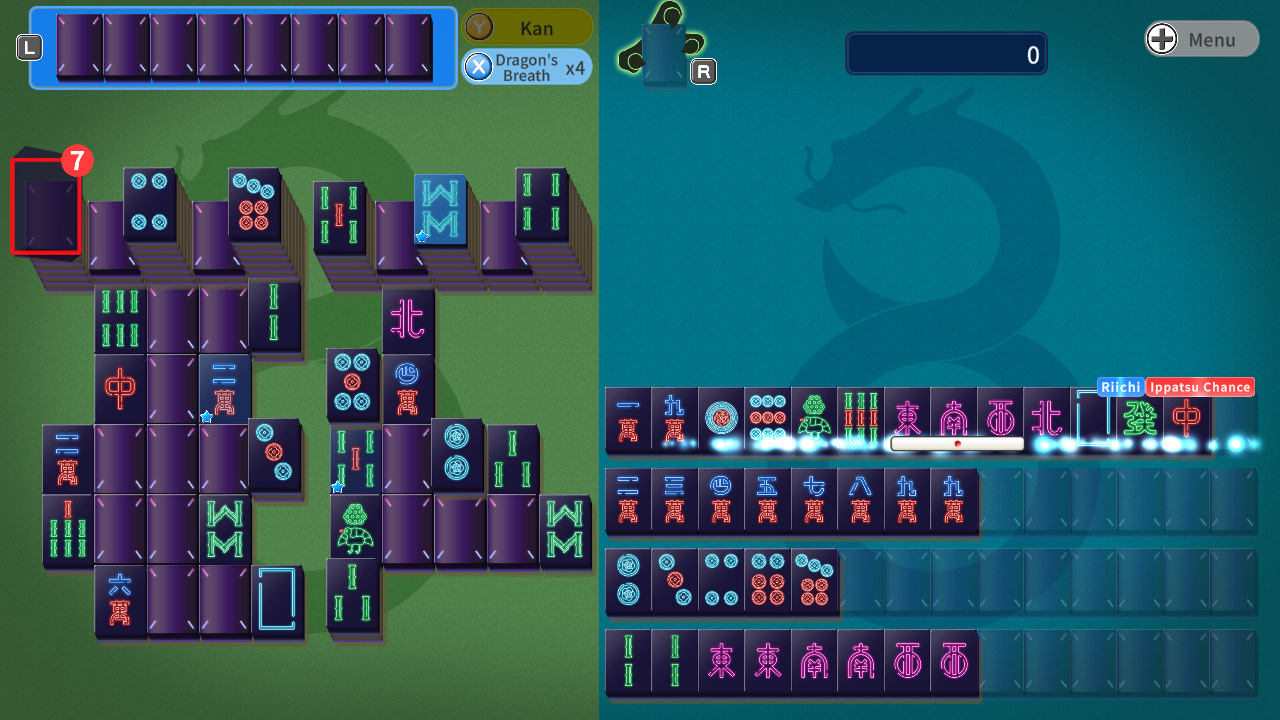
Task: Open the Menu with the plus button
Action: click(1200, 38)
